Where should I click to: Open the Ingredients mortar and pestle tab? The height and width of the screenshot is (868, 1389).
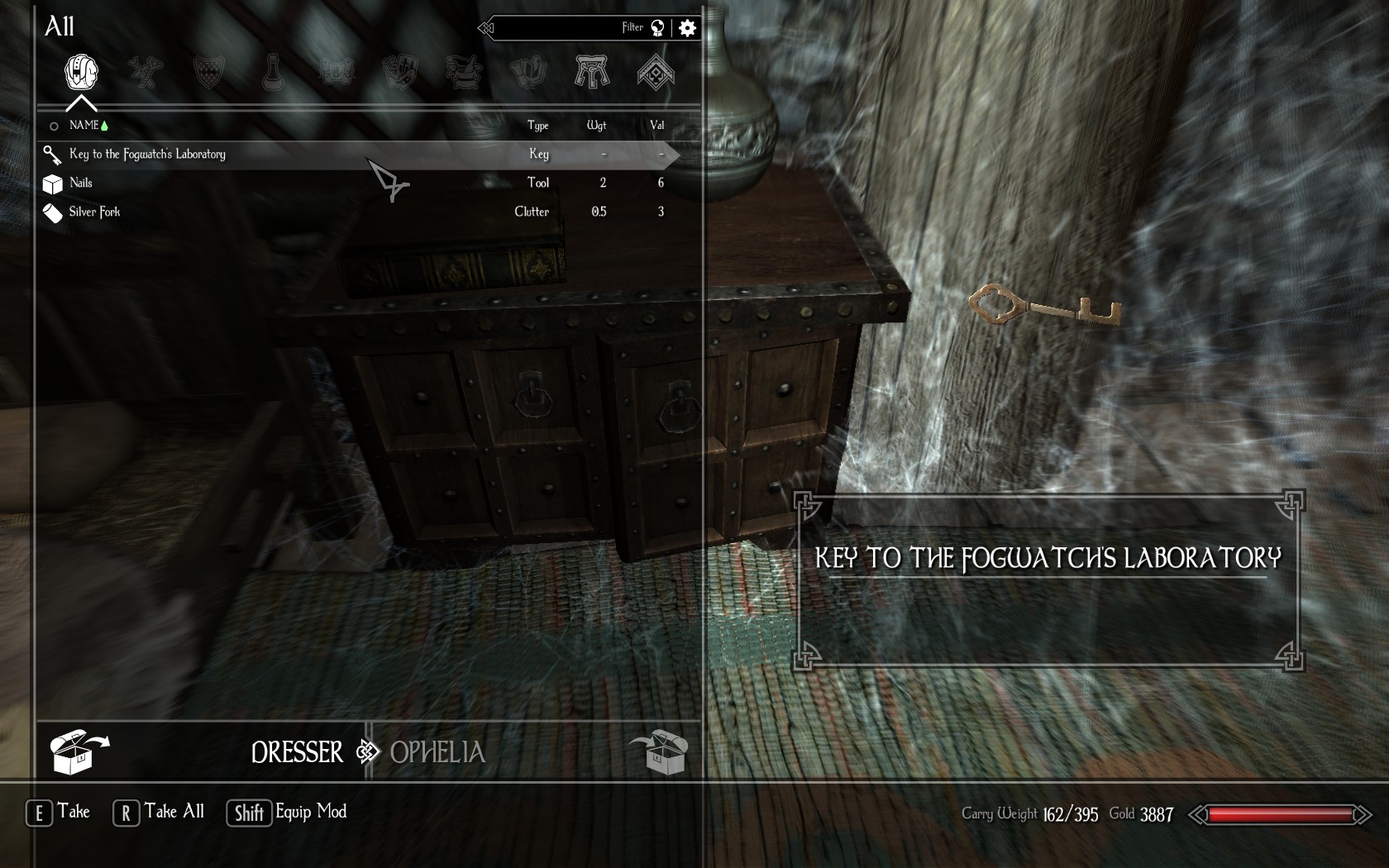tap(464, 74)
